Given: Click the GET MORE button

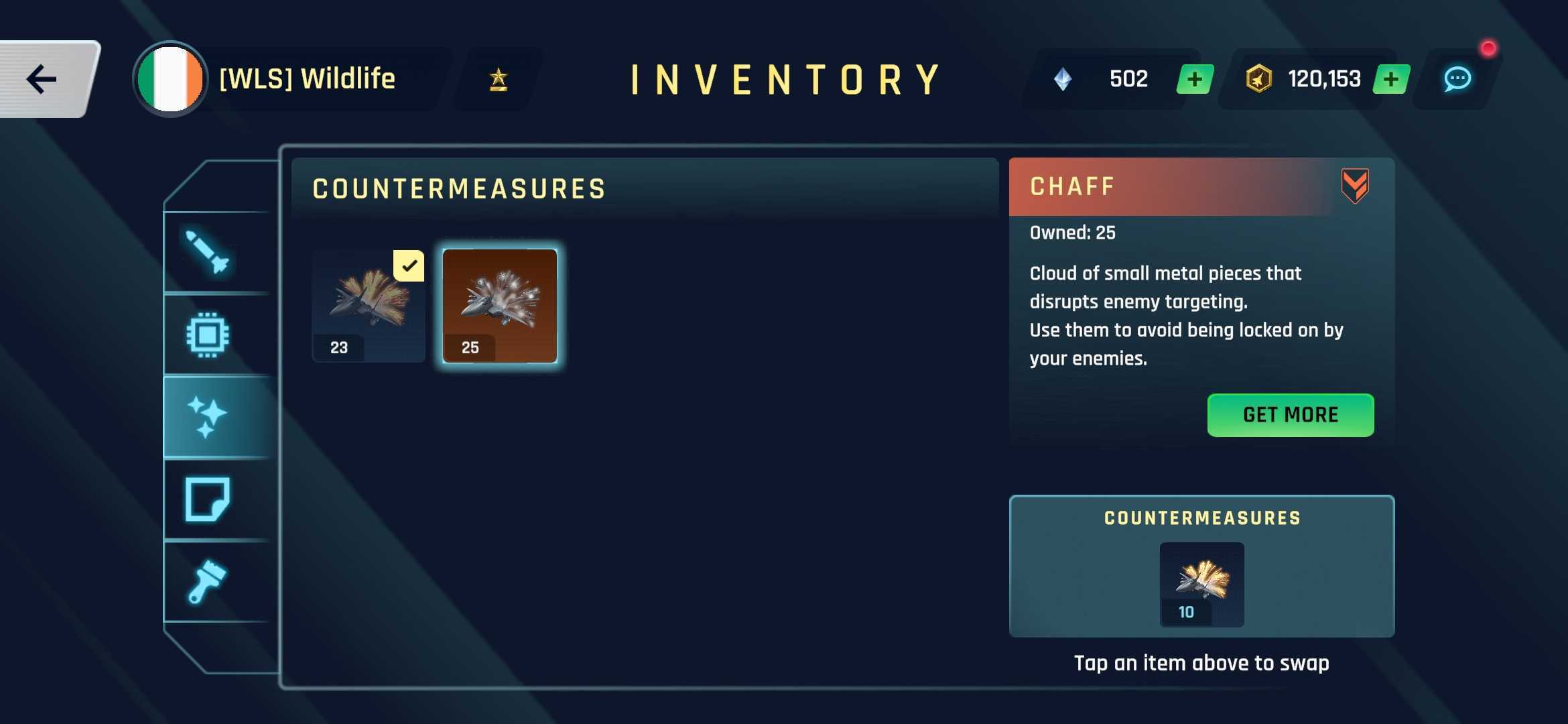Looking at the screenshot, I should (1290, 414).
